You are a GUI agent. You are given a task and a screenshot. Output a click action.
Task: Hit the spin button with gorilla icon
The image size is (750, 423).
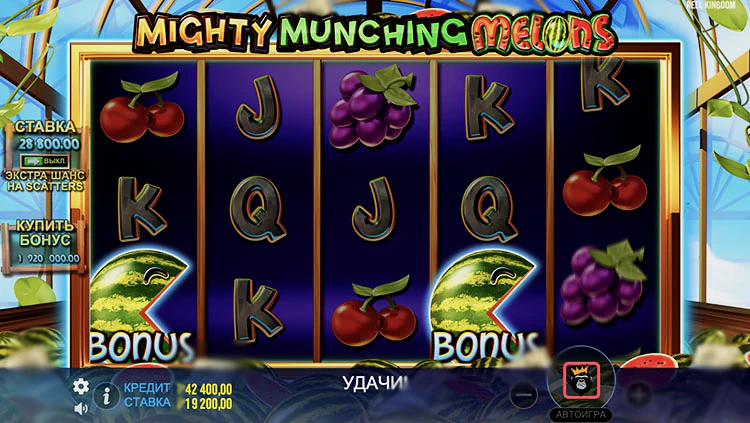tap(580, 380)
